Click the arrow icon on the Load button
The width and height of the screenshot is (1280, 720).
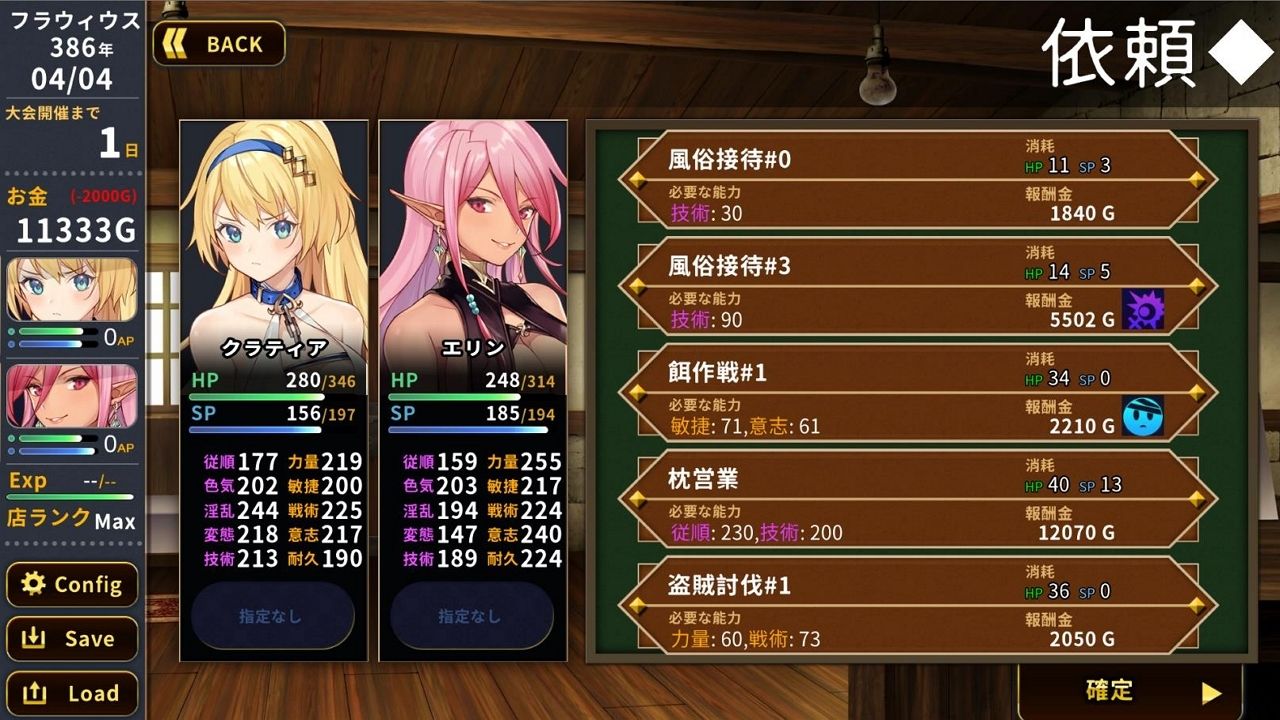pyautogui.click(x=33, y=693)
